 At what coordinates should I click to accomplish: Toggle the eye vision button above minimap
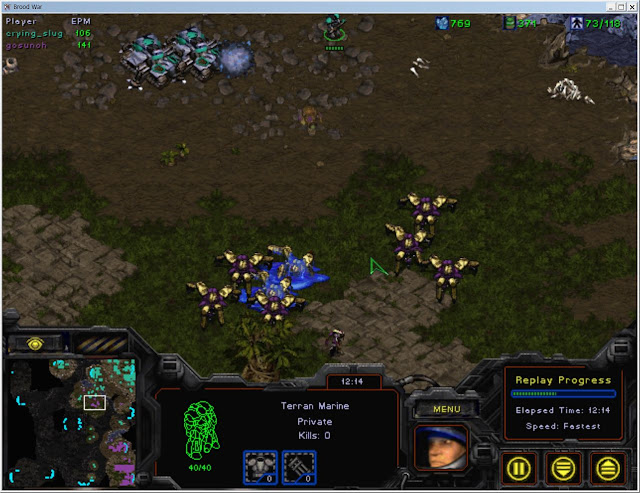click(36, 343)
